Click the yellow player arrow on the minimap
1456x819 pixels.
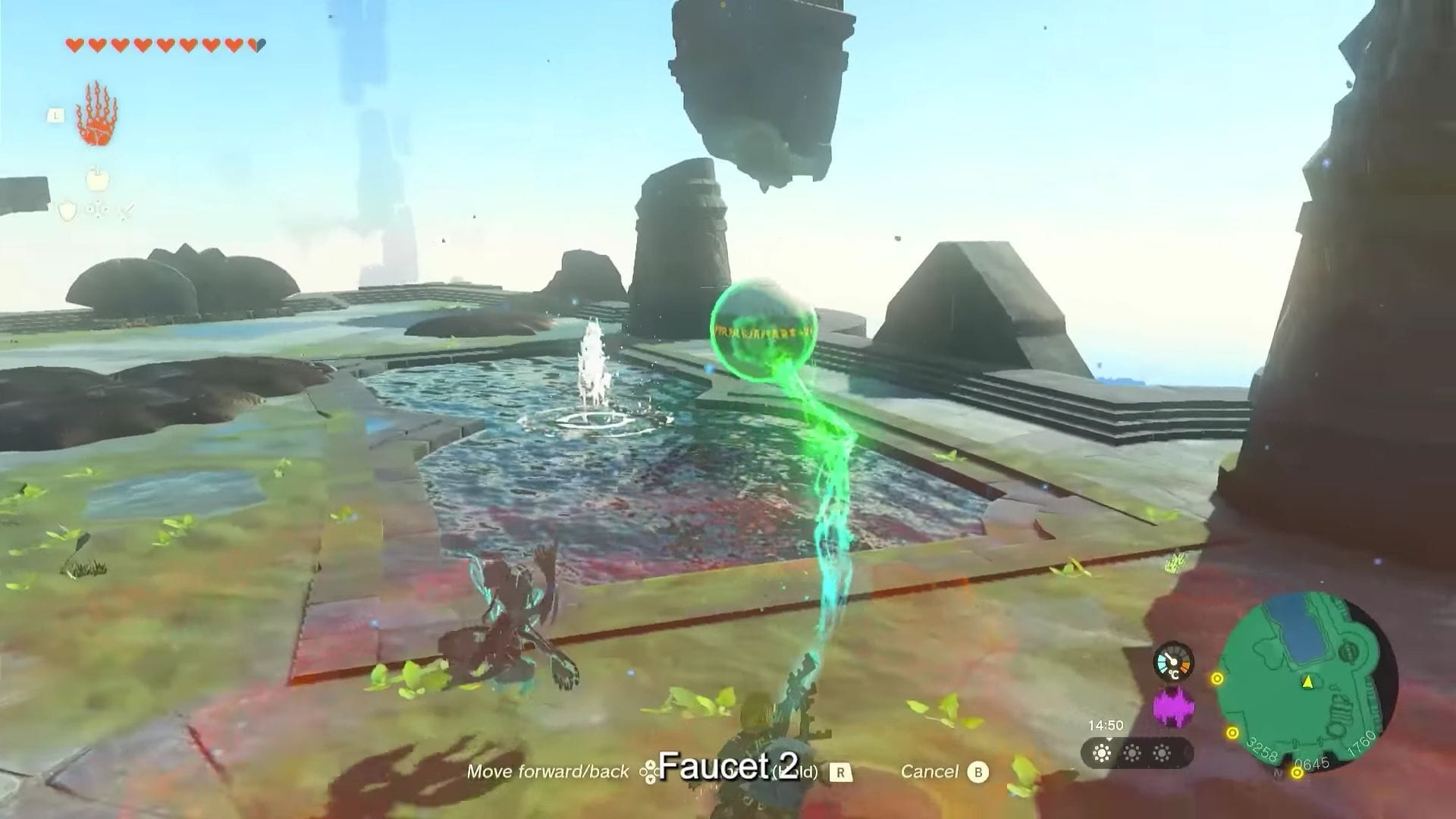tap(1307, 682)
